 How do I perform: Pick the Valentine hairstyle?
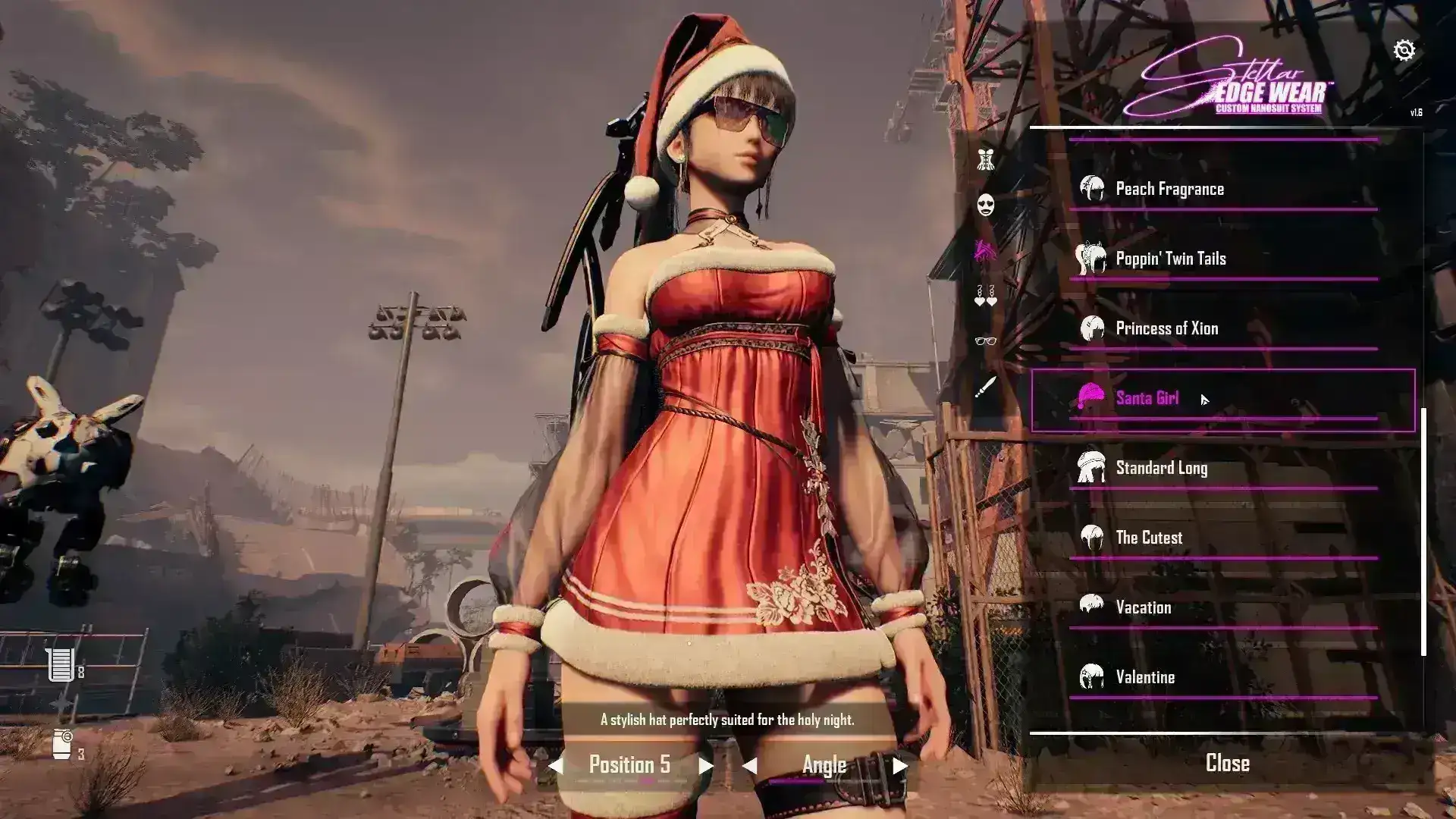coord(1145,677)
